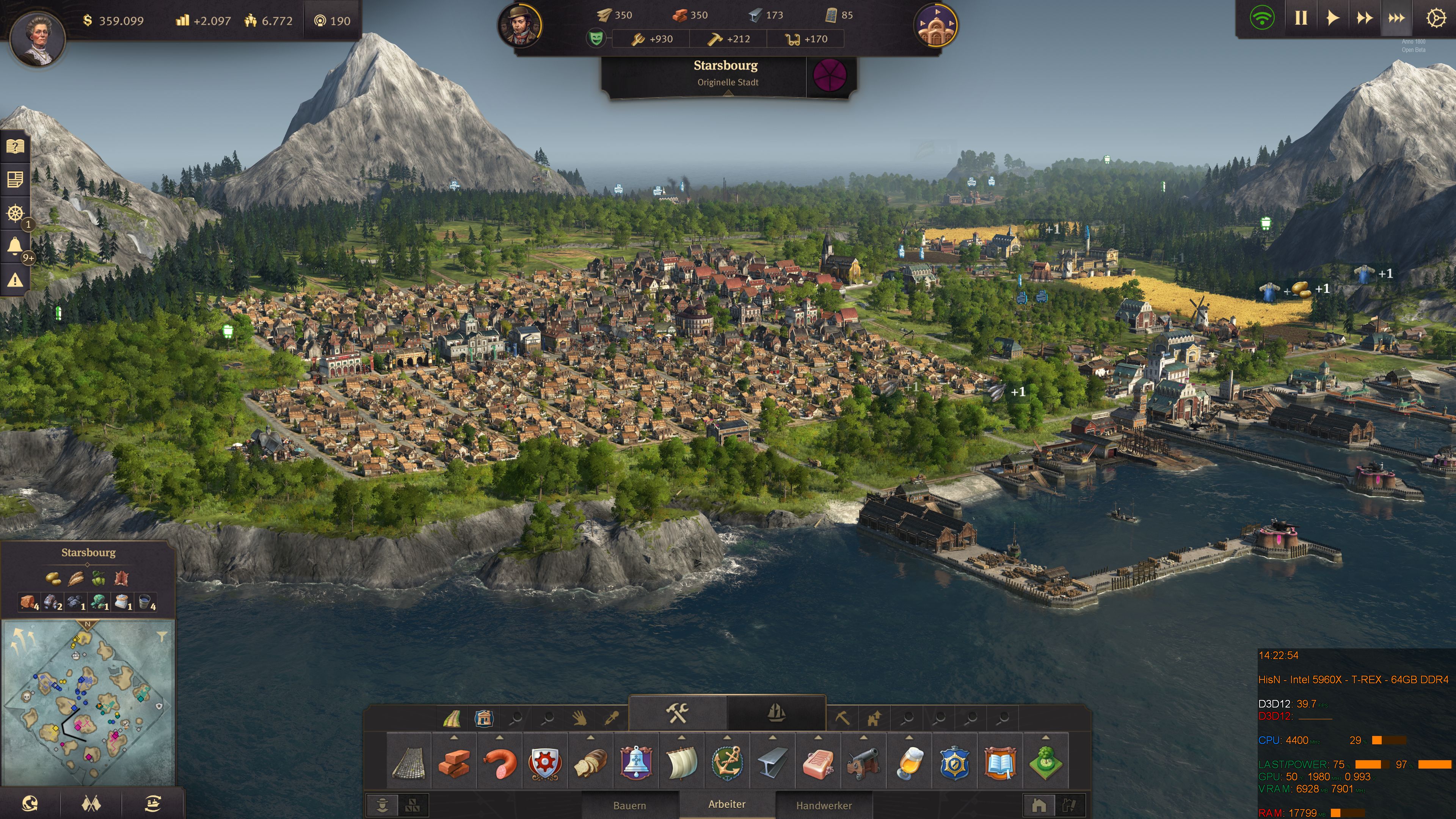1456x819 pixels.
Task: Open the trade routes ship button
Action: coord(152,803)
